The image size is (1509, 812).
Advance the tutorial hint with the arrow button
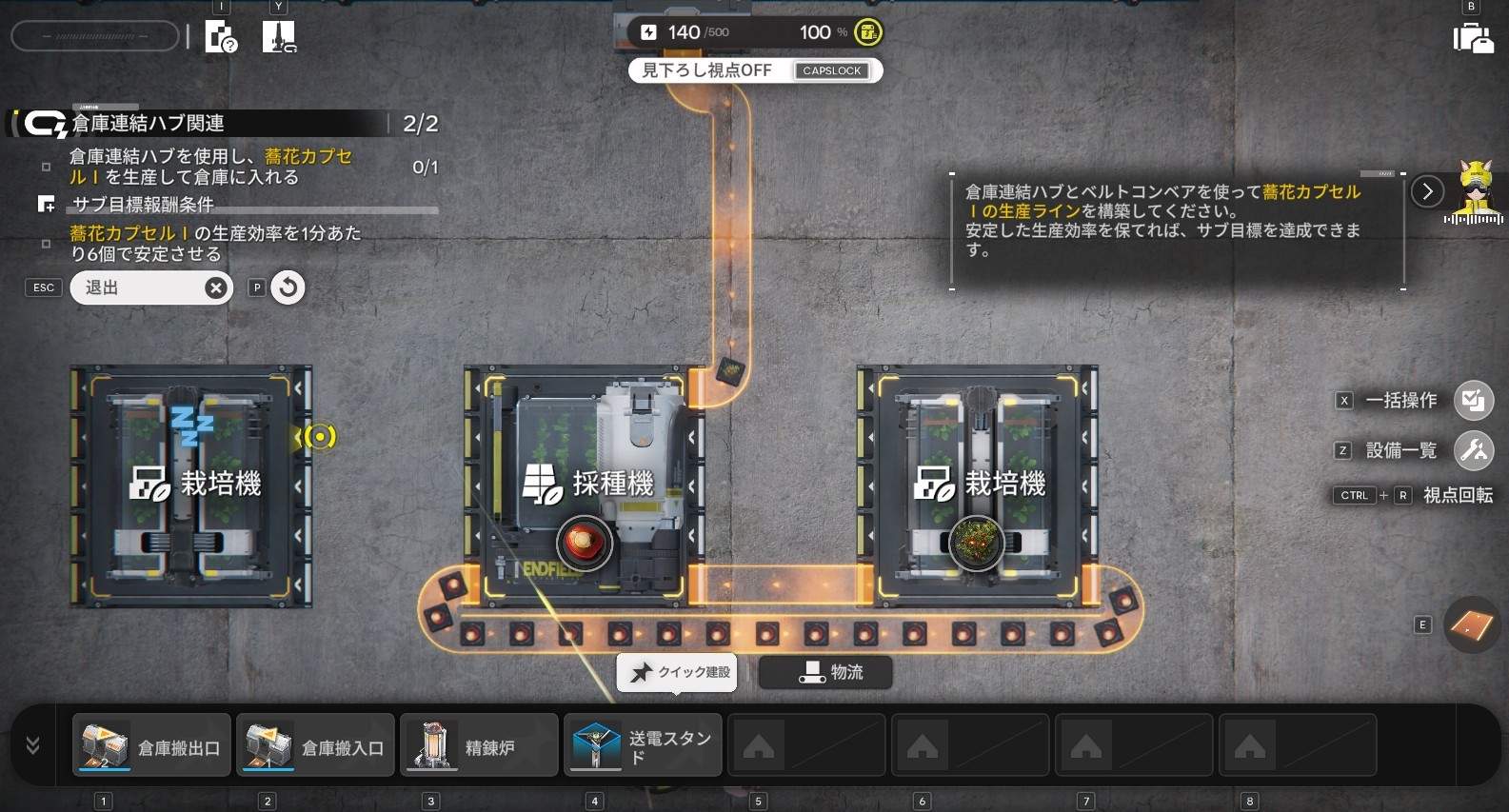tap(1427, 191)
